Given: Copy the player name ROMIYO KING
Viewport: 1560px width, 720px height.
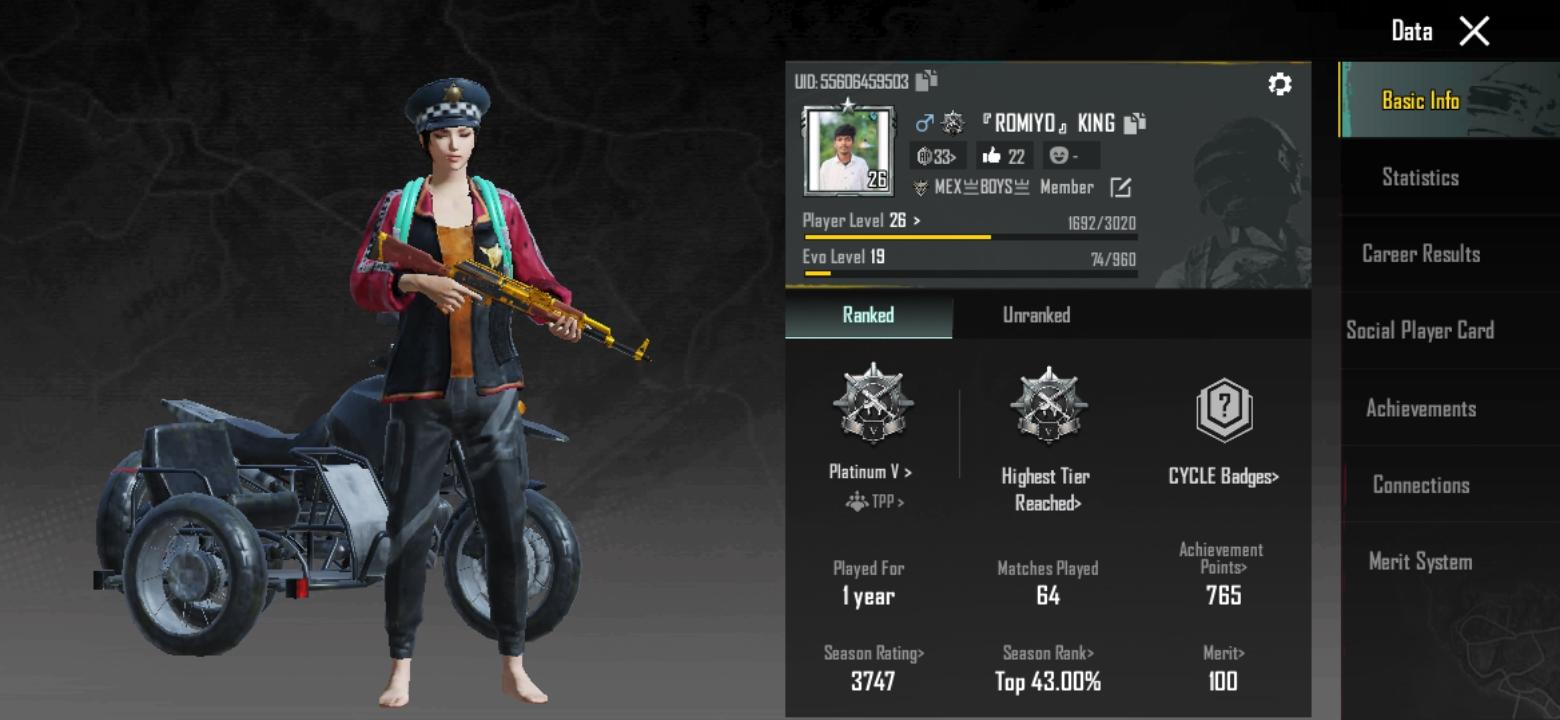Looking at the screenshot, I should pyautogui.click(x=1134, y=123).
